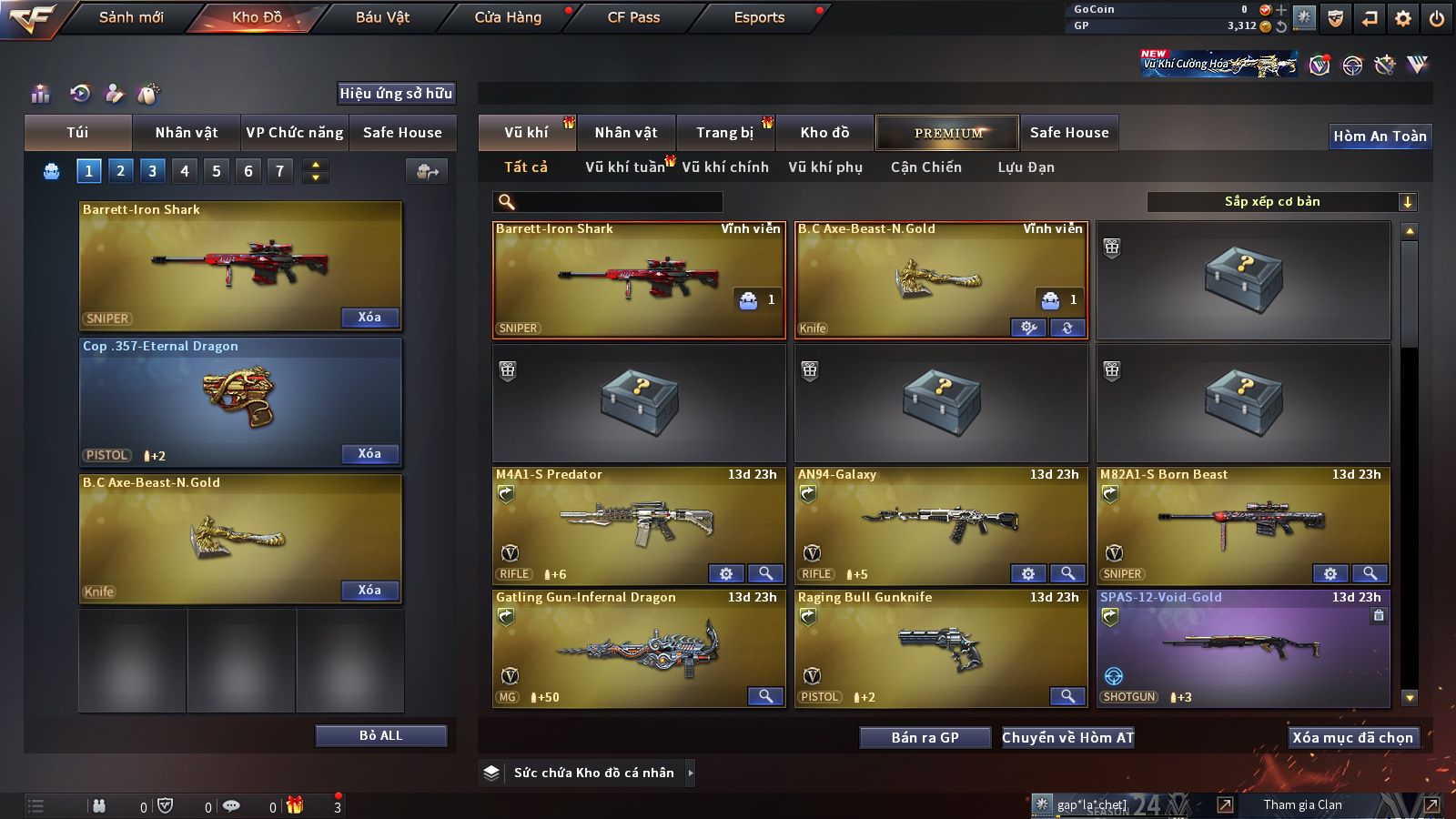Screen dimensions: 1456x819
Task: Switch to the PREMIUM tab
Action: [947, 133]
